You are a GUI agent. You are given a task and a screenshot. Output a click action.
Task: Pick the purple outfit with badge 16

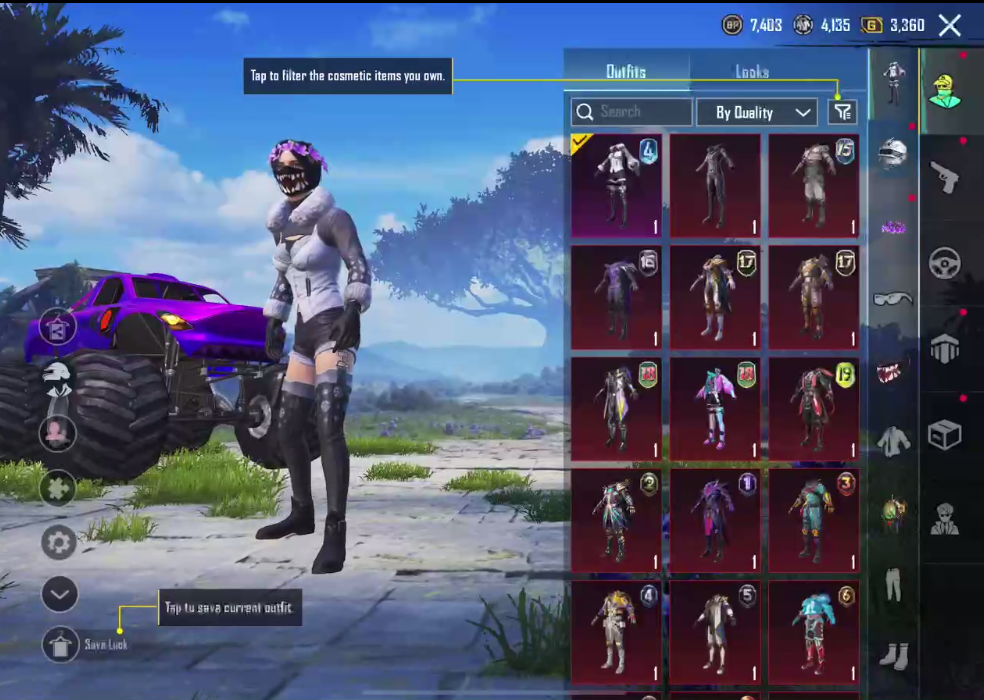[616, 297]
